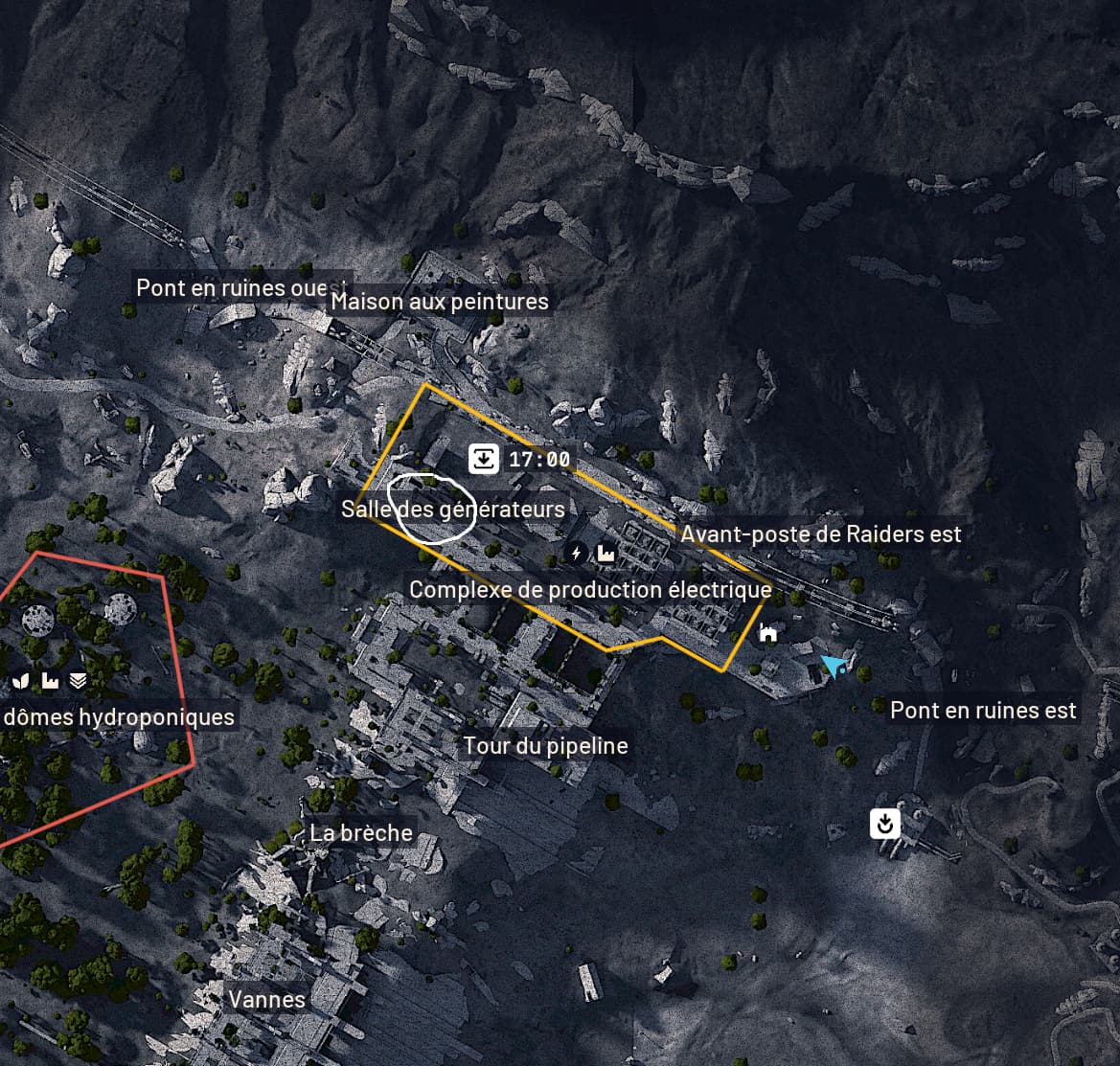1120x1066 pixels.
Task: Select the leaf icon above dômes hydroponiques
Action: 21,681
